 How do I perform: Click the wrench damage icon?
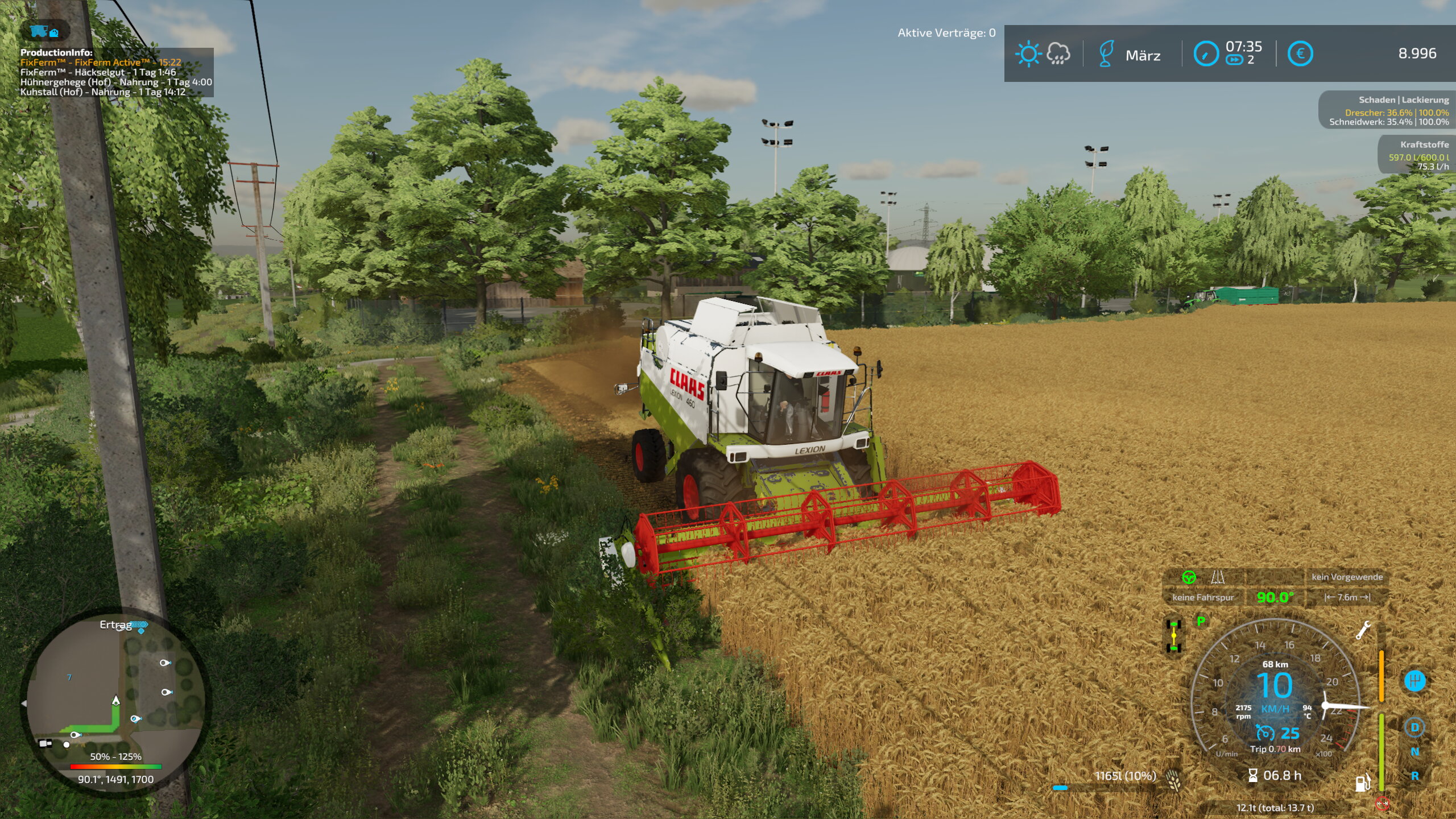pyautogui.click(x=1363, y=630)
